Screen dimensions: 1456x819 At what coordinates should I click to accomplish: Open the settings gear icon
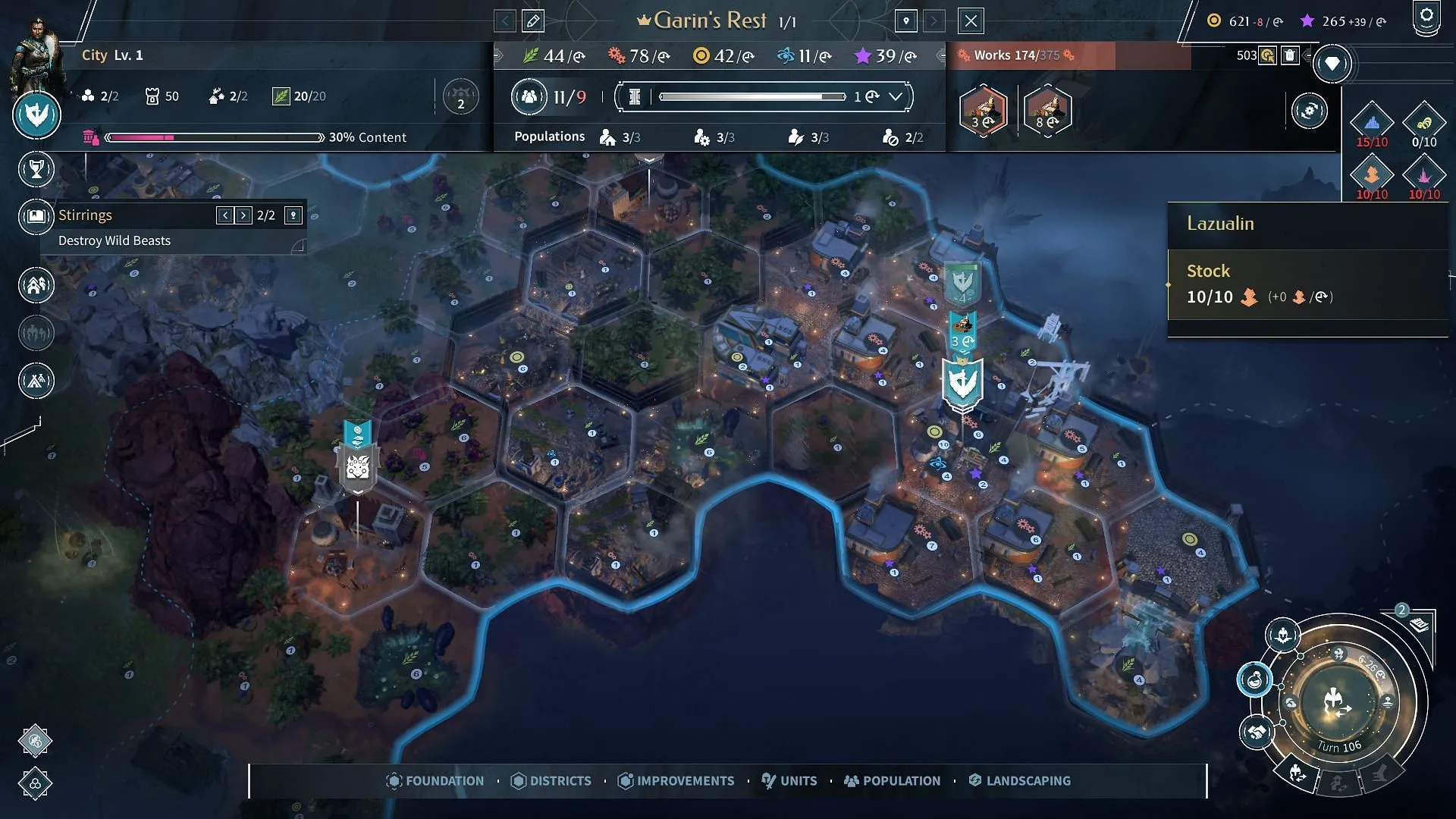[x=1426, y=17]
